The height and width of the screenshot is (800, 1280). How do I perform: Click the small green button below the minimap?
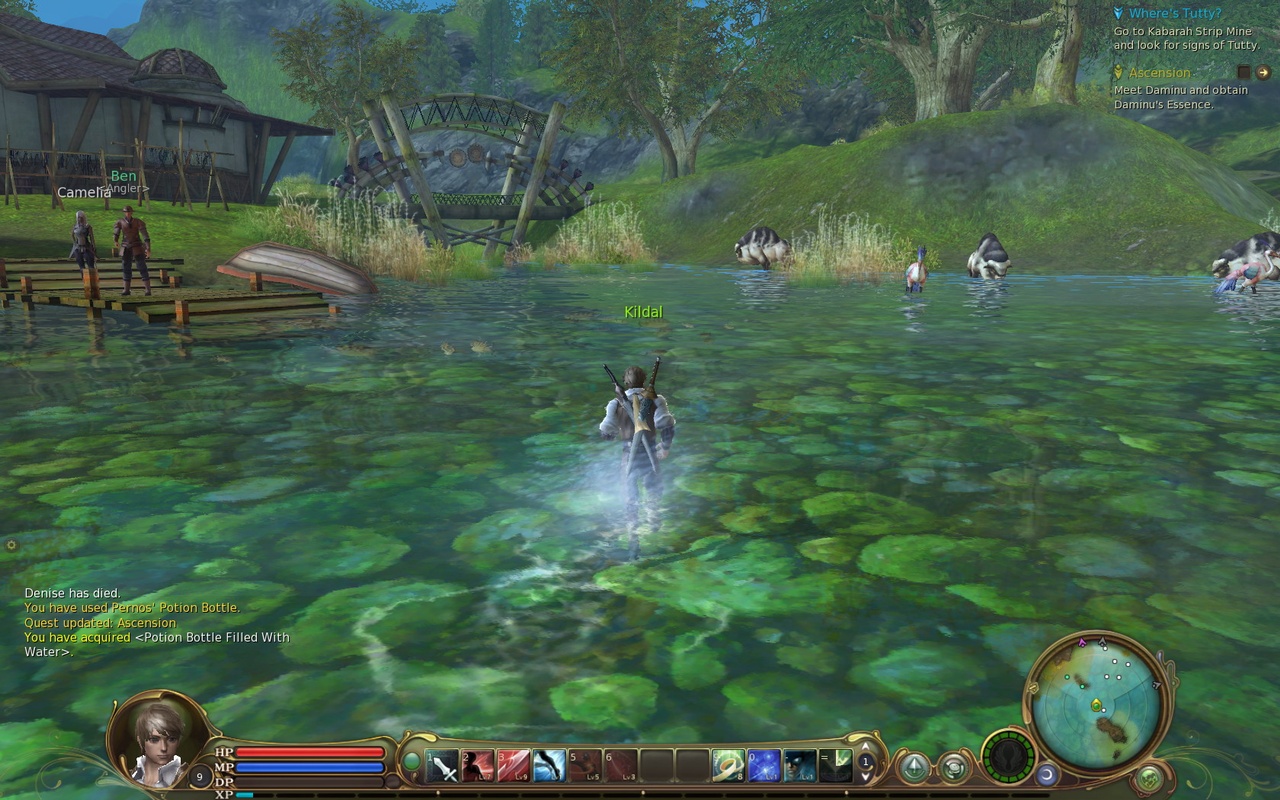tap(1149, 778)
